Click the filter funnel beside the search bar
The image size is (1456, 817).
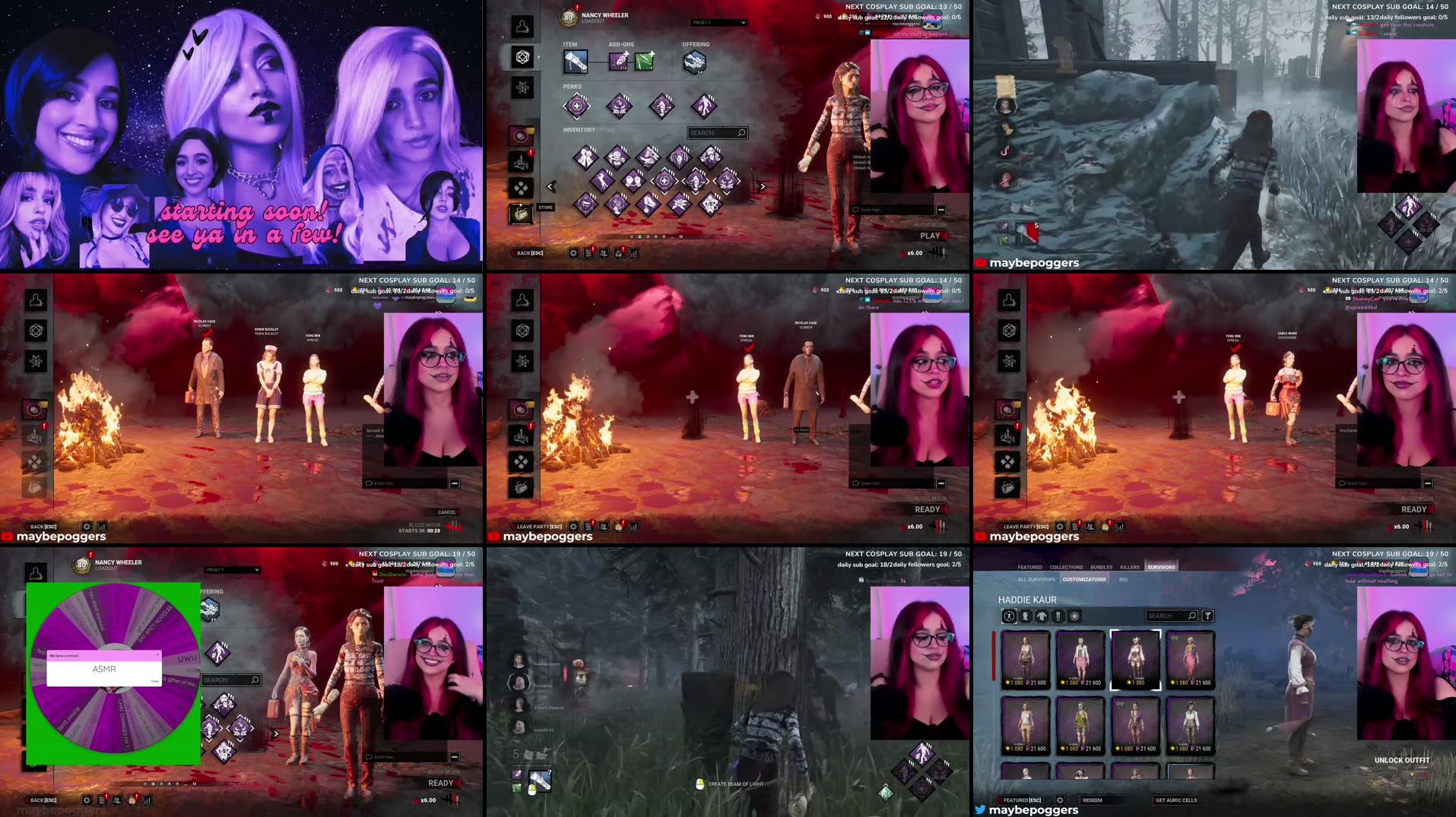pos(1207,616)
